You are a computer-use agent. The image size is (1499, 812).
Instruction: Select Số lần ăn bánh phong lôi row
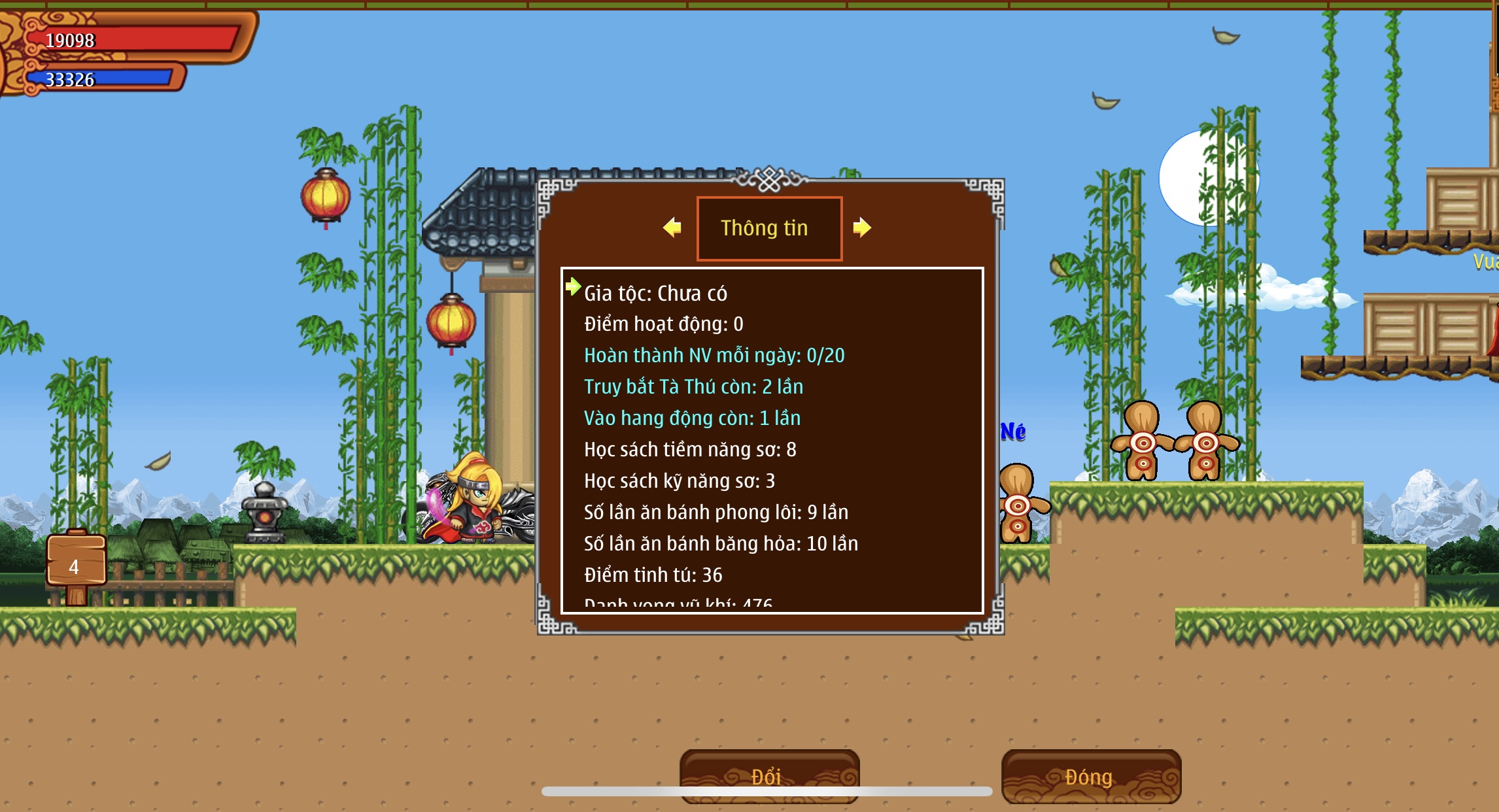point(716,513)
